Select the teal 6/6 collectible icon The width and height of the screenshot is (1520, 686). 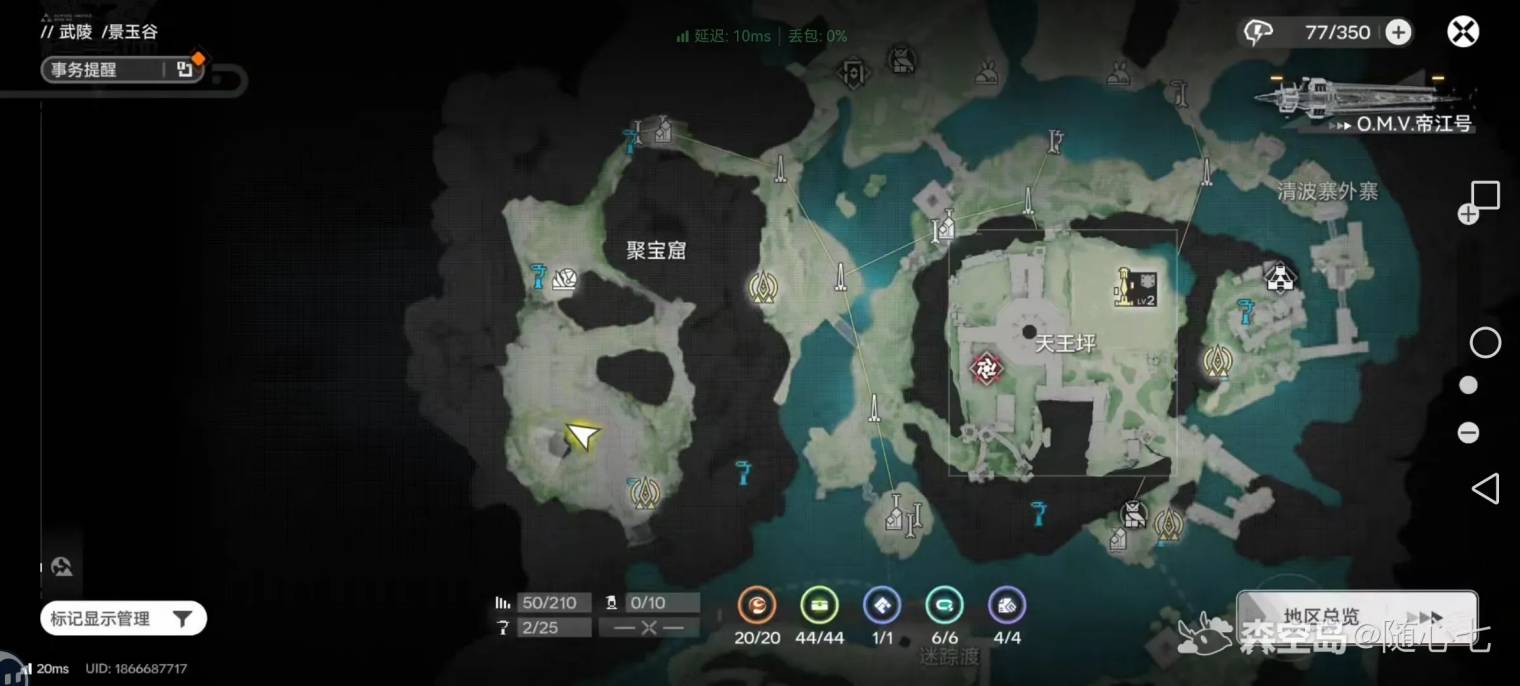(x=944, y=605)
